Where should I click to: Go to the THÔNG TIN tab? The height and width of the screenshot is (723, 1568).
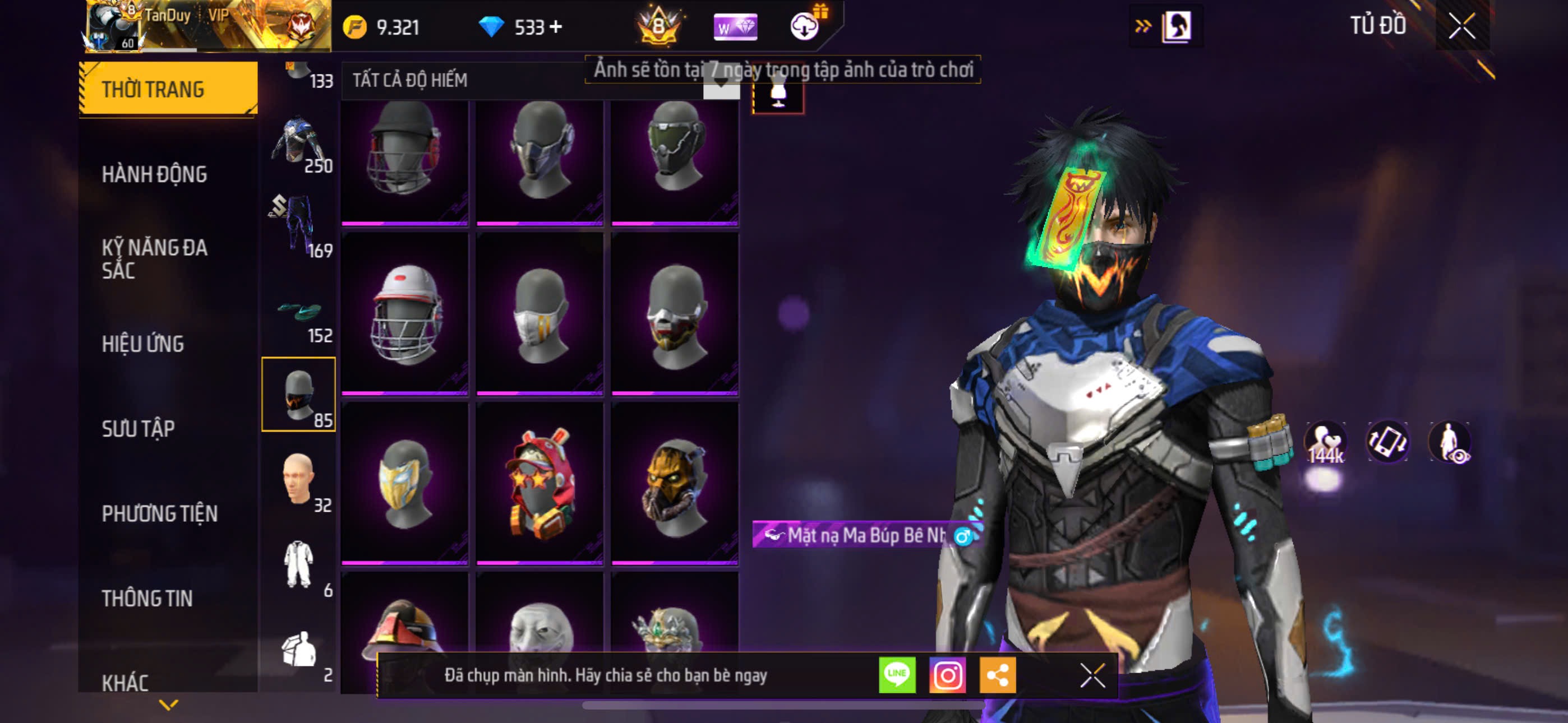[147, 598]
